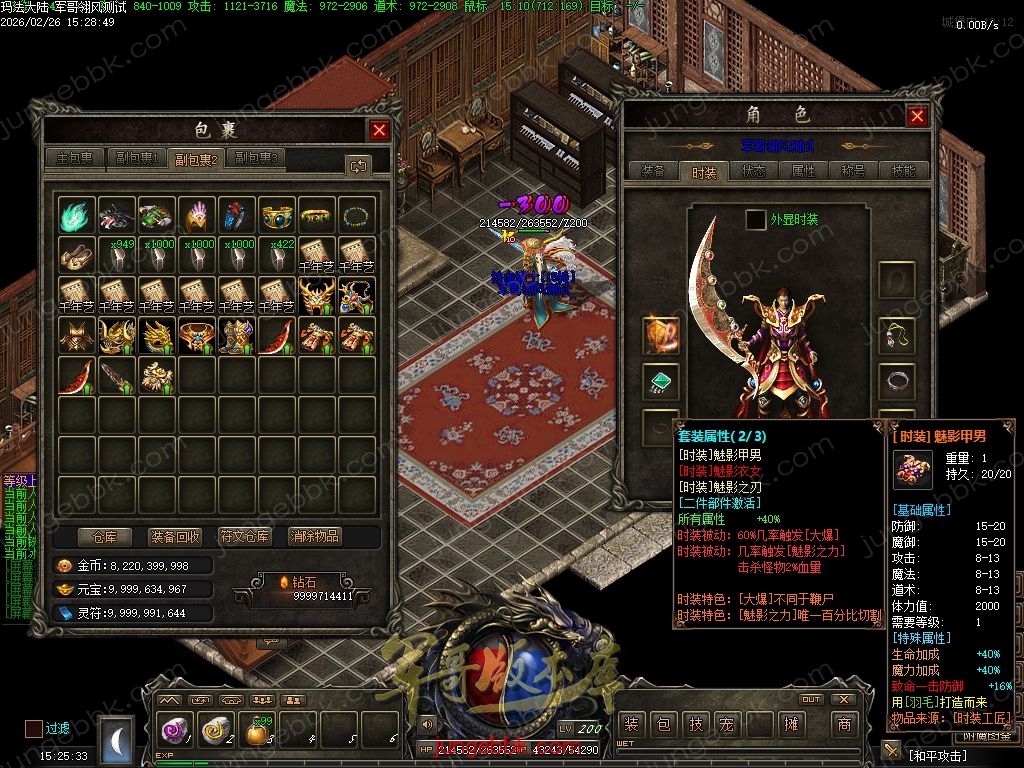Open the 商 shop button
The width and height of the screenshot is (1024, 768).
click(845, 724)
